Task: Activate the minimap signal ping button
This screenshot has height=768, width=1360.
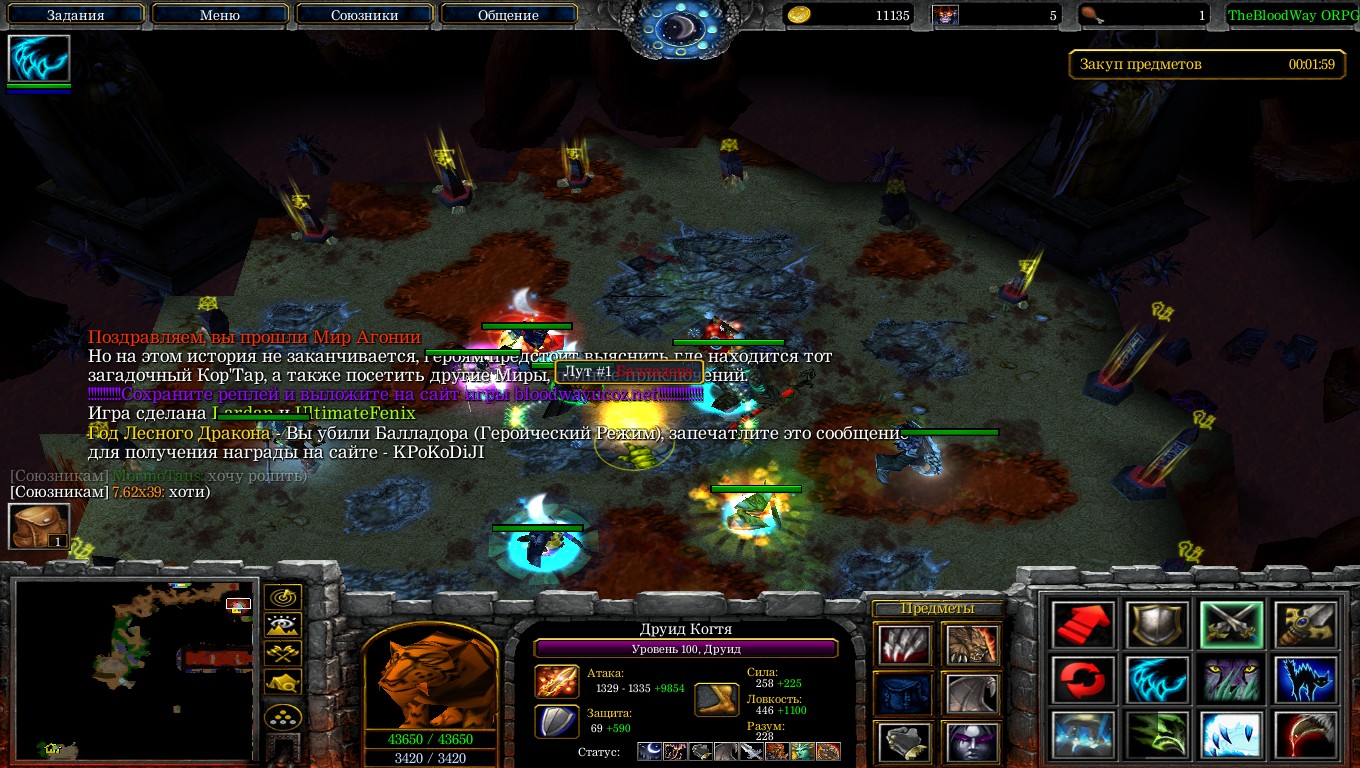Action: click(284, 598)
